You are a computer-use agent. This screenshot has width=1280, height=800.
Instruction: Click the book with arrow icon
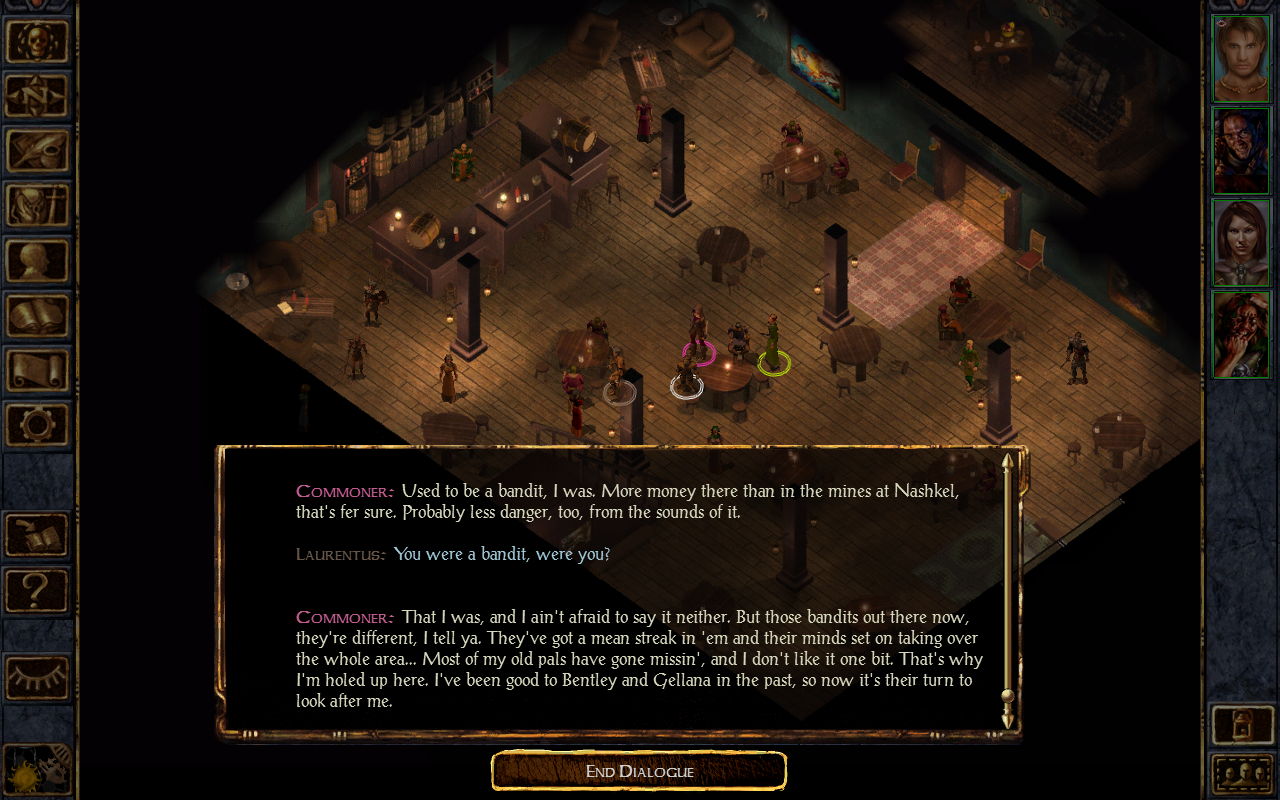click(x=38, y=534)
